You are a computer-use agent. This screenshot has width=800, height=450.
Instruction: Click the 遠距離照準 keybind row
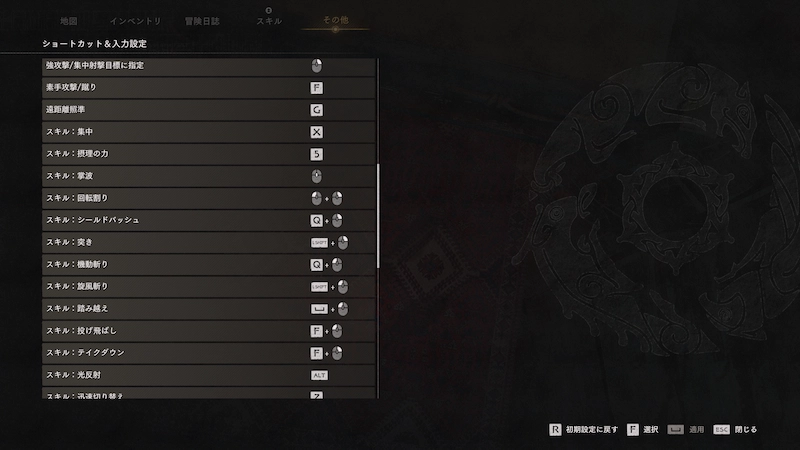(209, 110)
